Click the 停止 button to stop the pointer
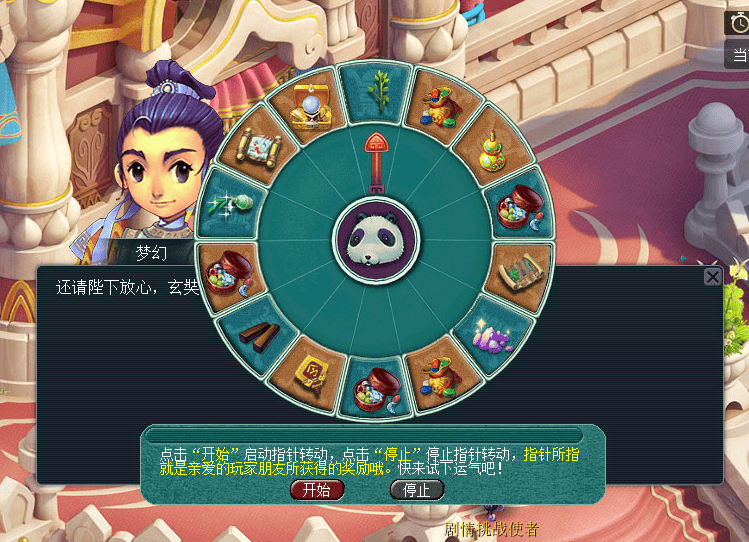Screen dimensions: 749x542 click(416, 490)
